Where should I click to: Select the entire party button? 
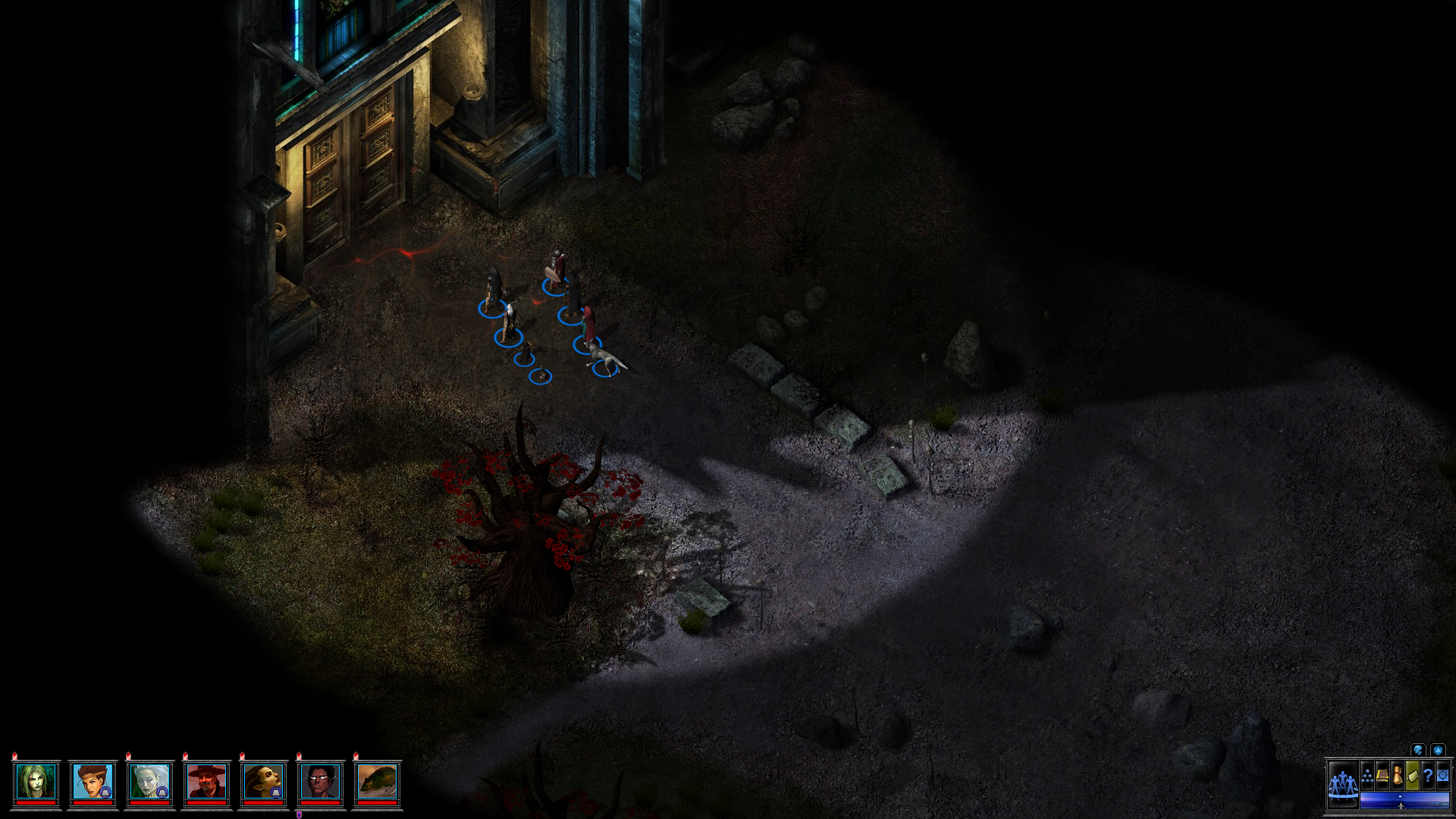pos(1343,784)
